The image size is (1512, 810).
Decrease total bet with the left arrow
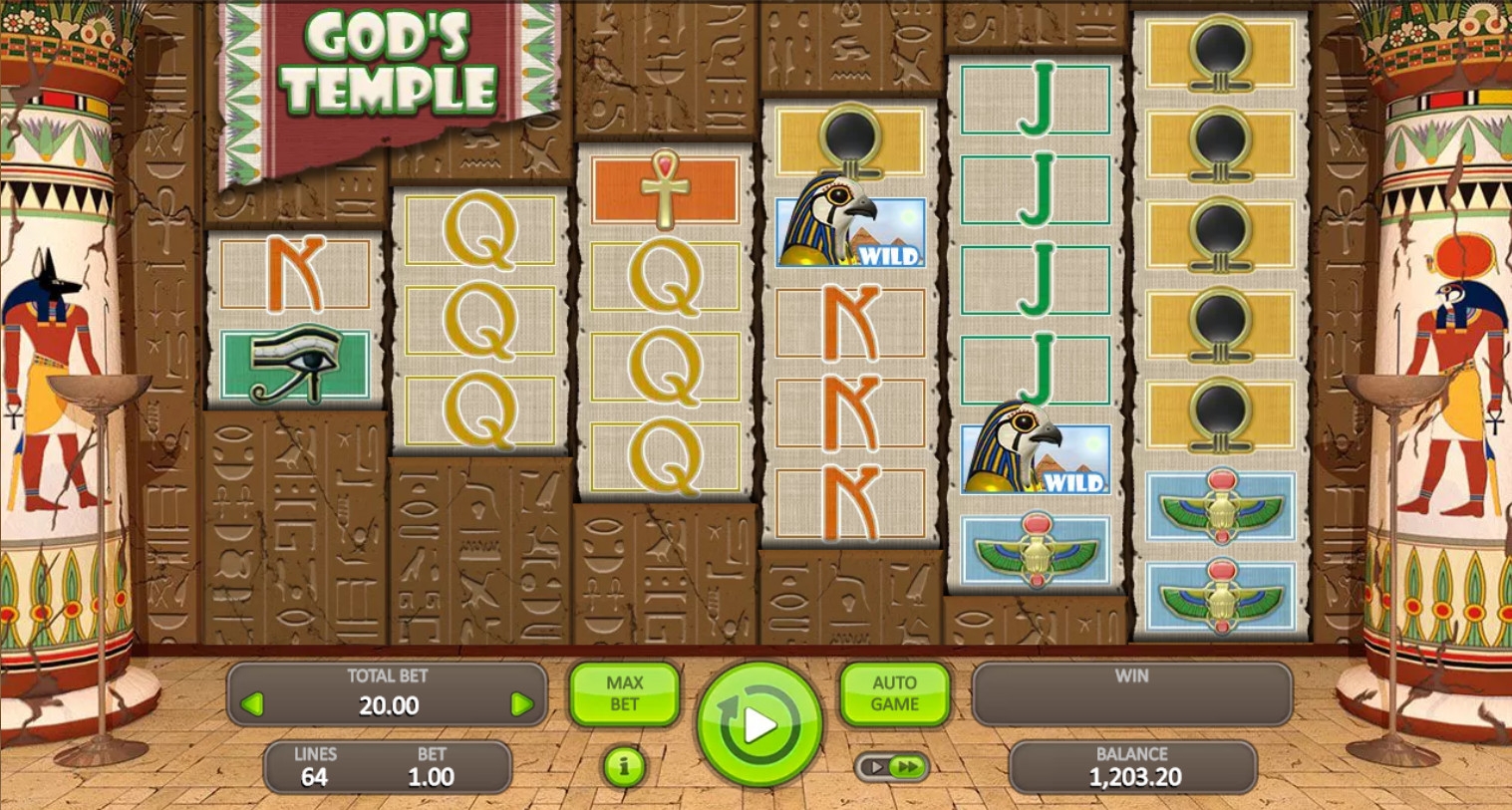point(253,705)
